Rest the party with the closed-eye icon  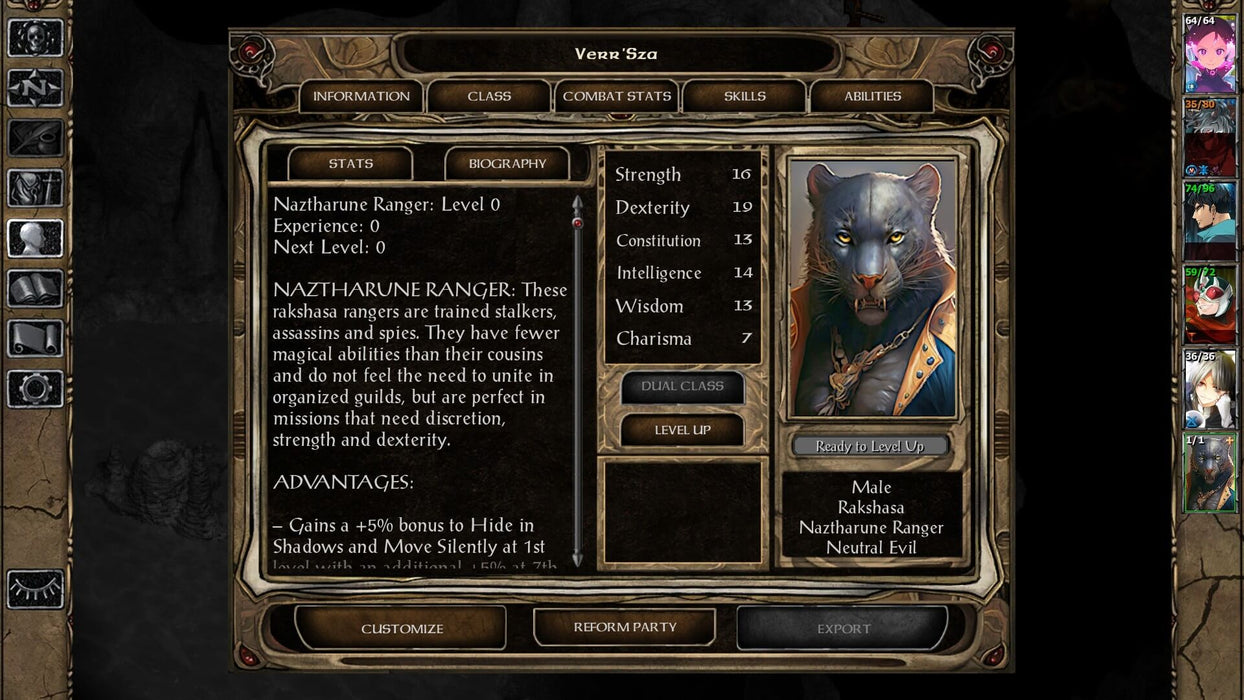coord(36,590)
